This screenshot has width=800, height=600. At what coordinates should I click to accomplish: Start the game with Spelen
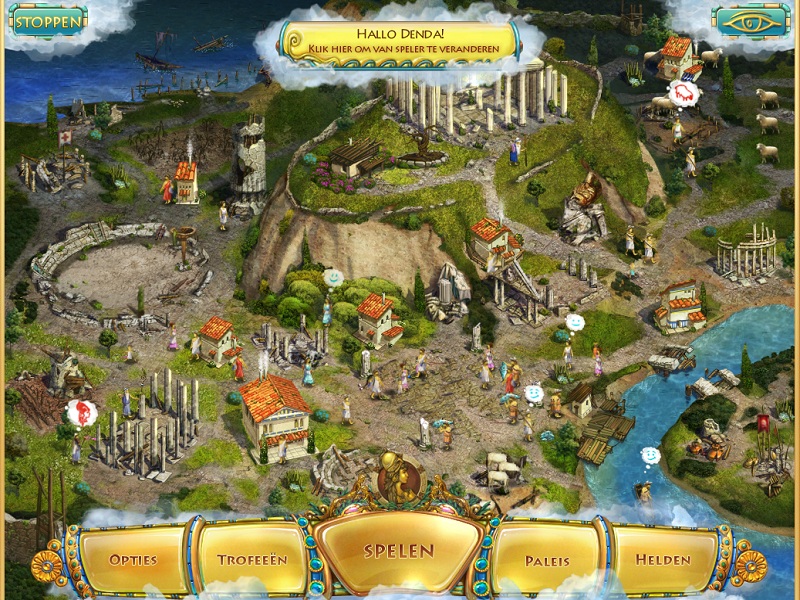coord(399,551)
